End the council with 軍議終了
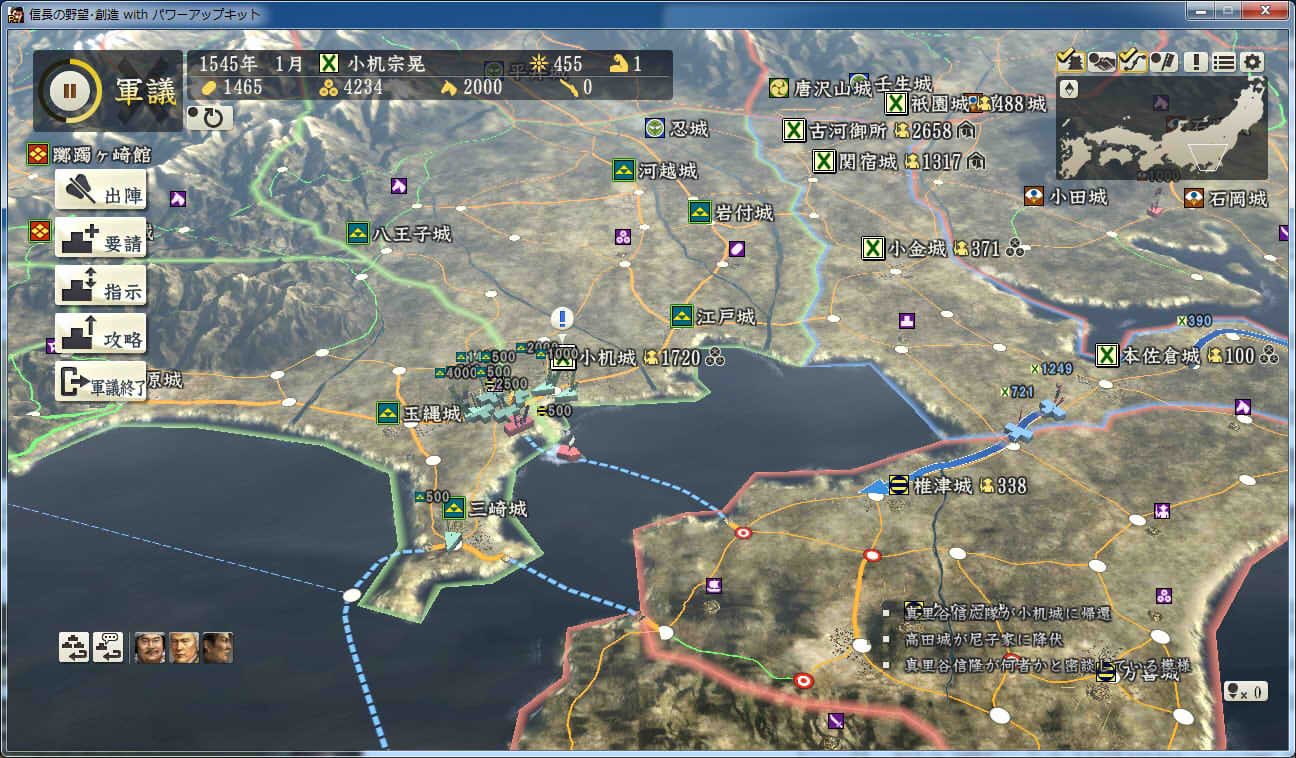 pos(100,382)
